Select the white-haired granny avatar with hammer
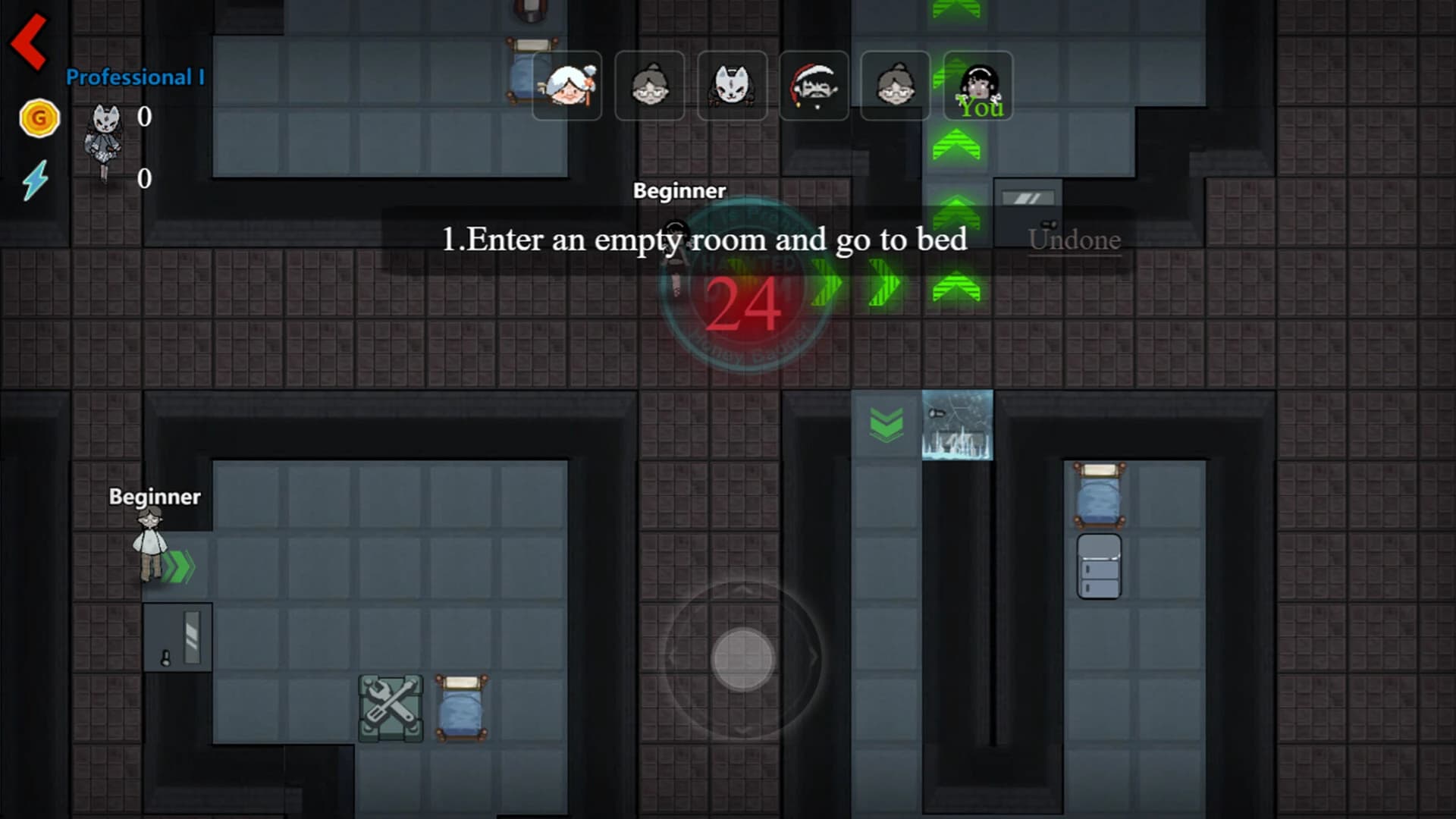The height and width of the screenshot is (819, 1456). click(x=566, y=85)
